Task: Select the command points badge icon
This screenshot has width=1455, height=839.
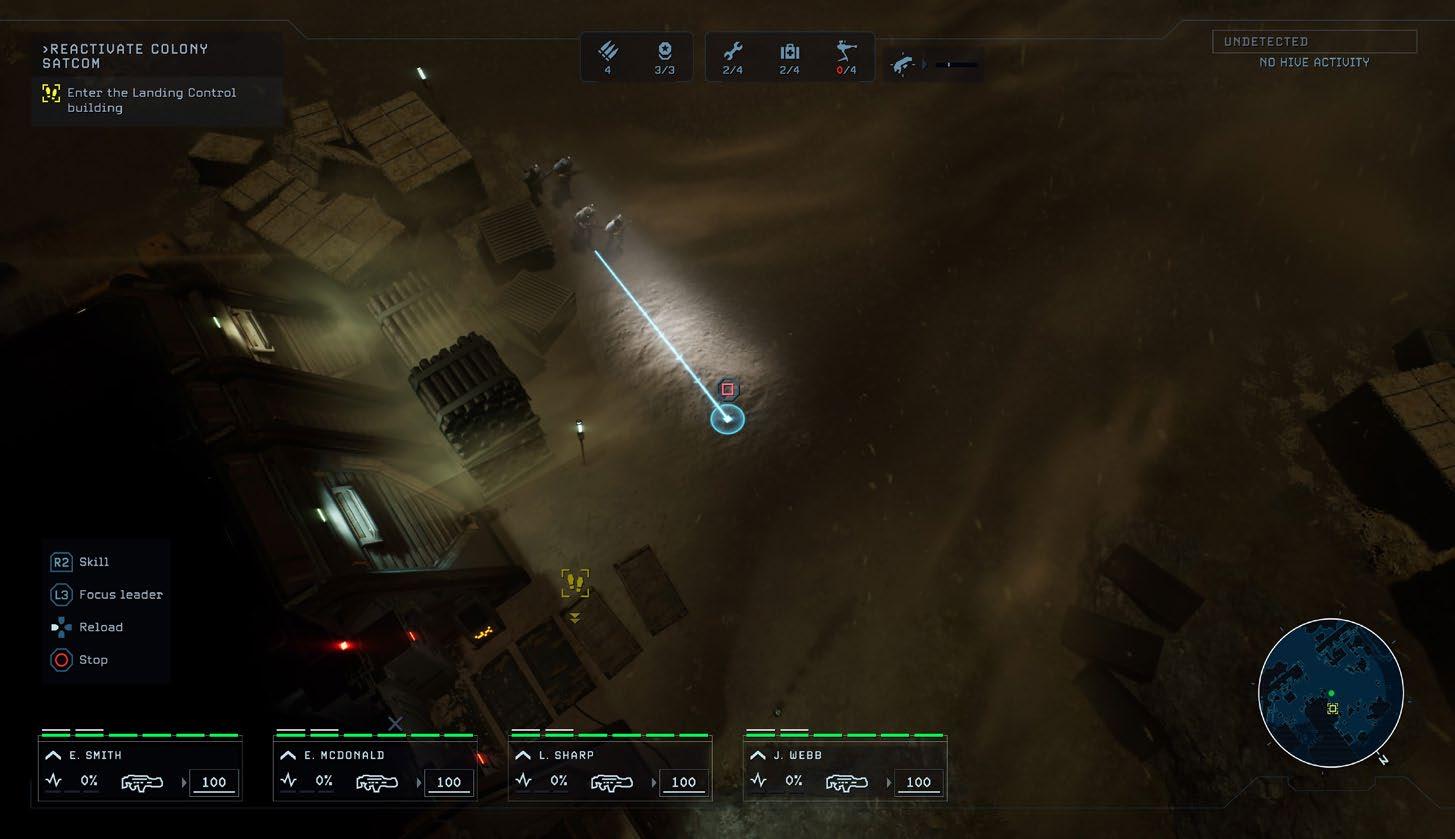Action: pos(664,52)
